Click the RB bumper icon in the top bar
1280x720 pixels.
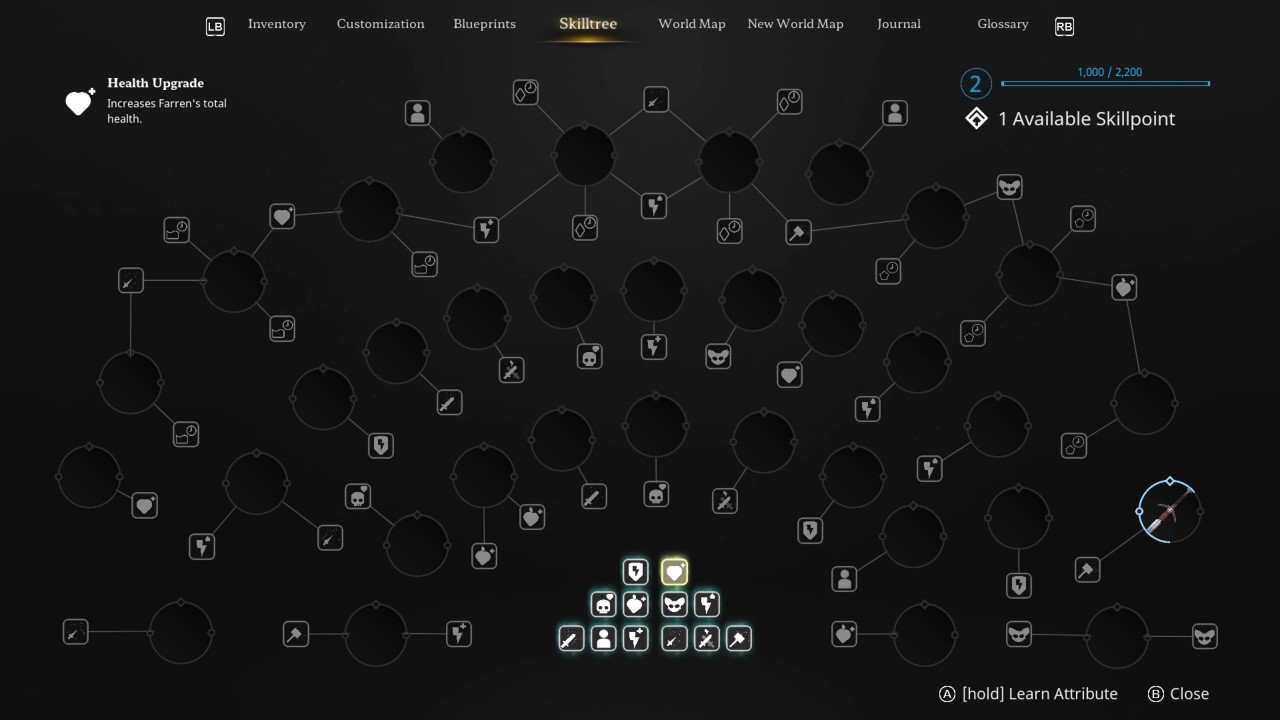1064,26
